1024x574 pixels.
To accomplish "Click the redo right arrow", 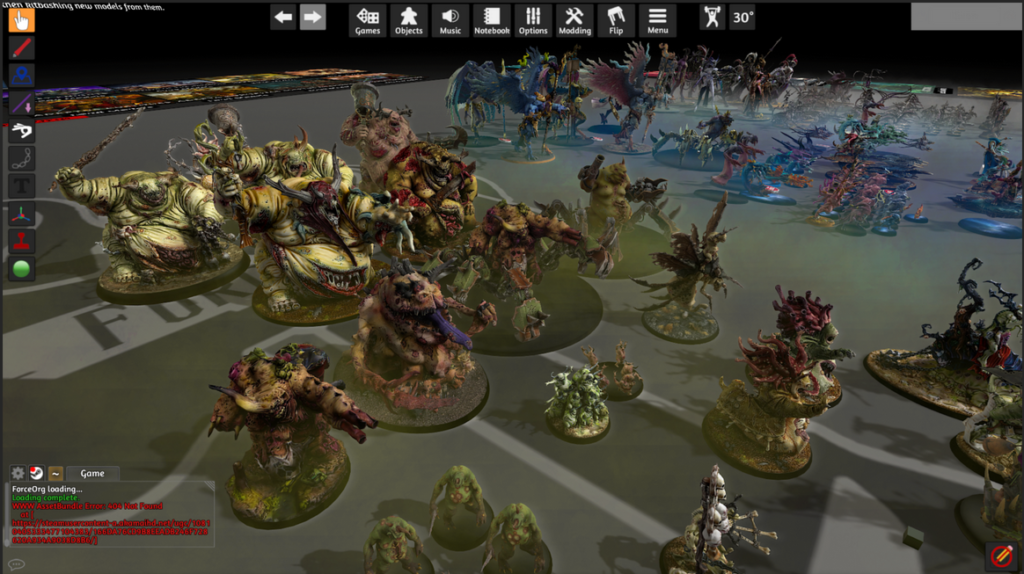I will pyautogui.click(x=313, y=17).
